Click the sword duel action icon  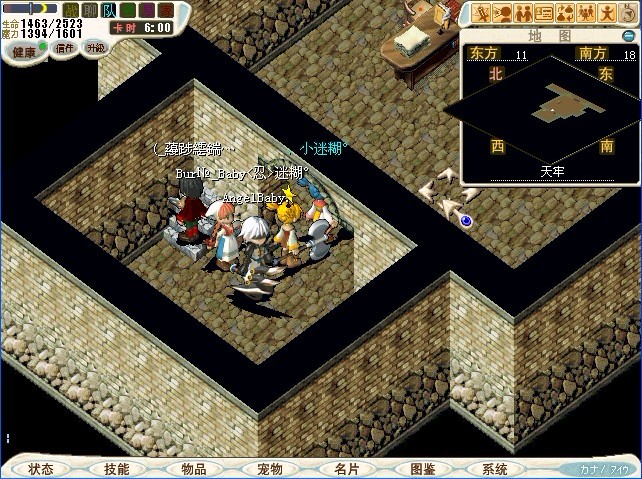[x=480, y=13]
